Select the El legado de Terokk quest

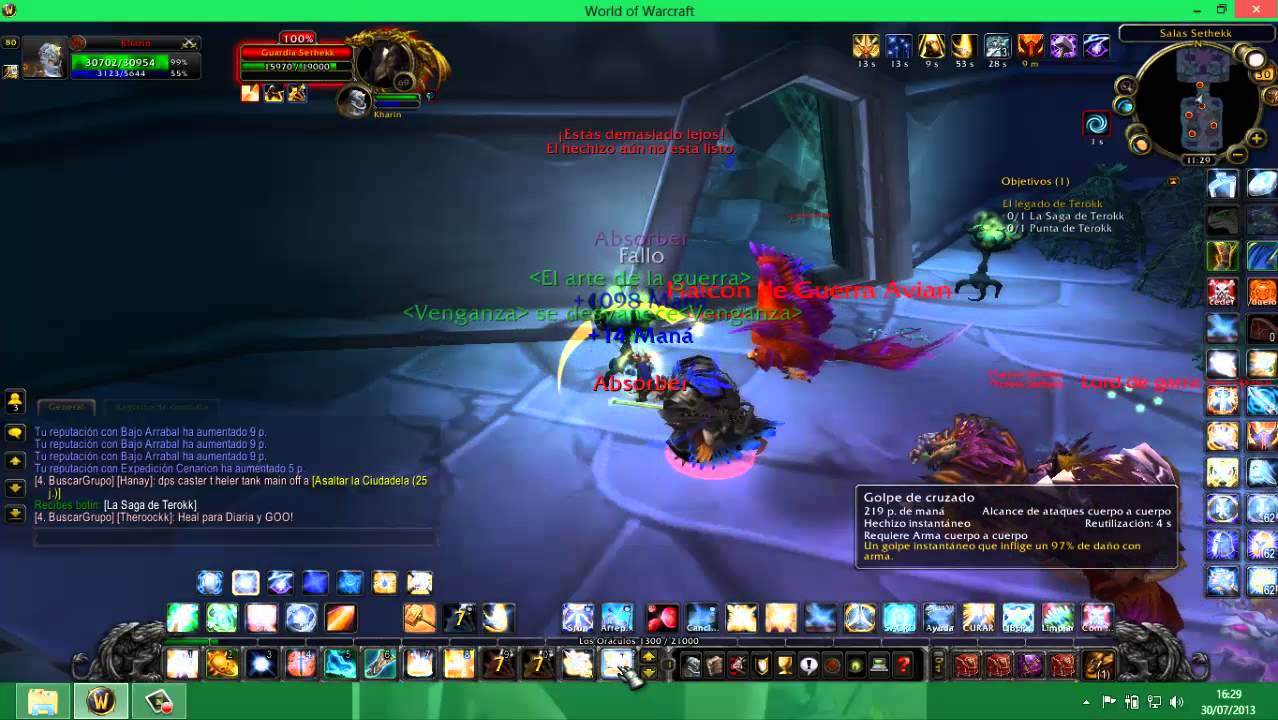coord(1052,204)
